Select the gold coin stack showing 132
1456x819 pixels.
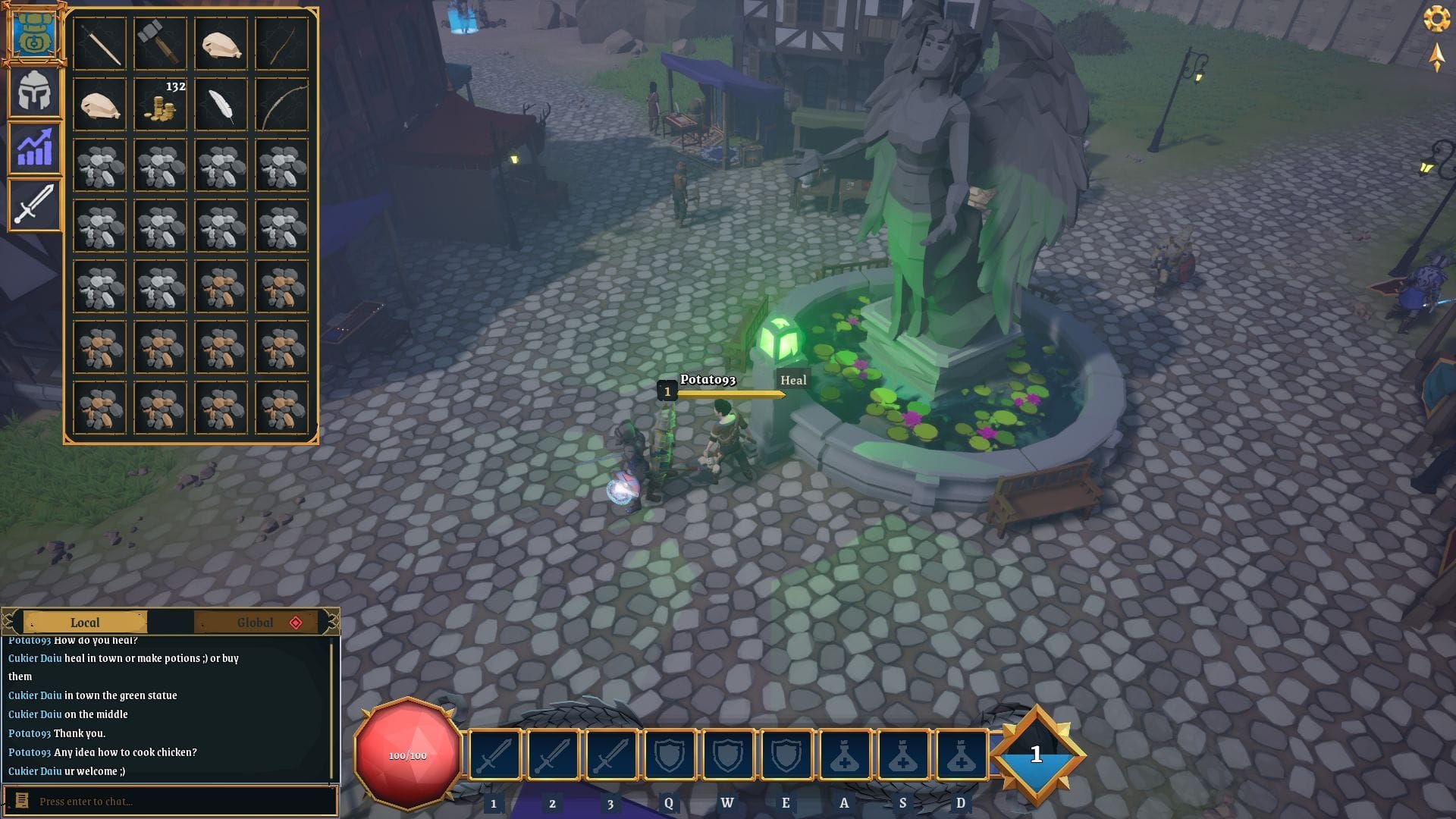point(160,105)
